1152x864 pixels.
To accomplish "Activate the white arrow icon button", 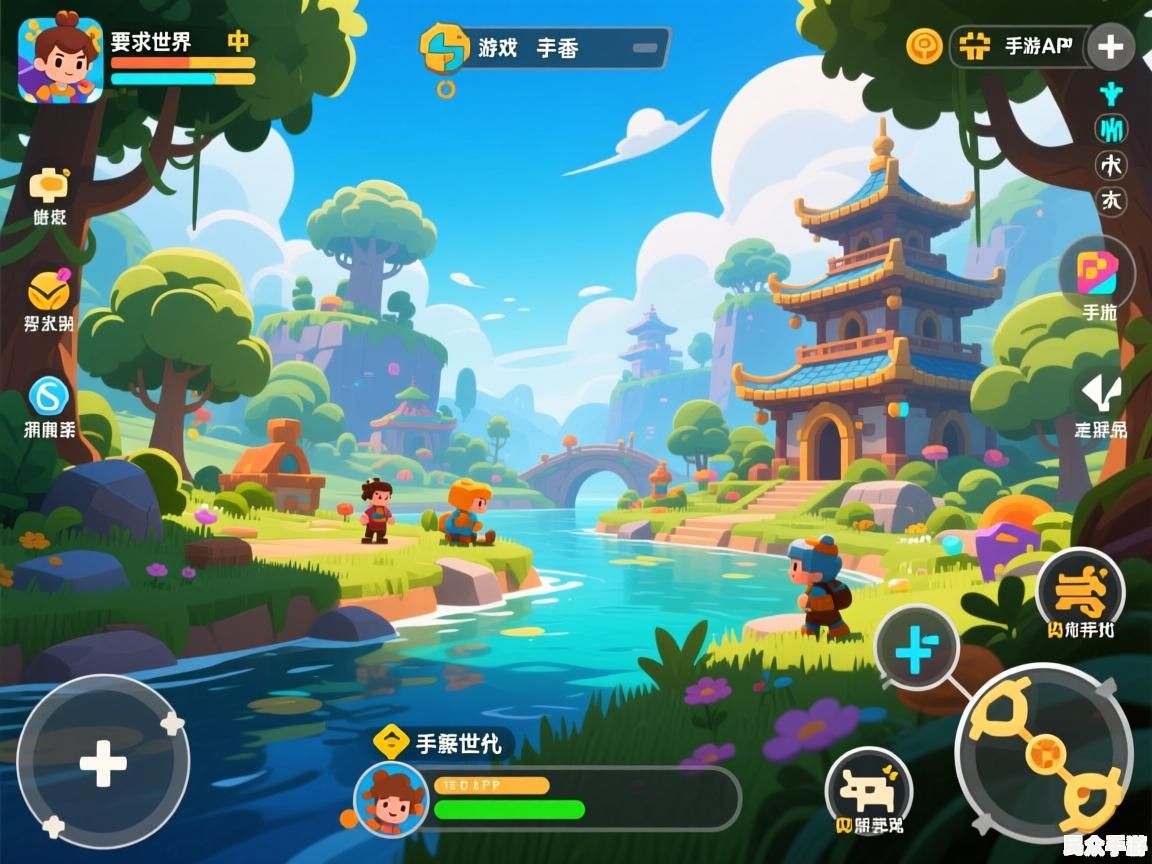I will pos(1101,392).
